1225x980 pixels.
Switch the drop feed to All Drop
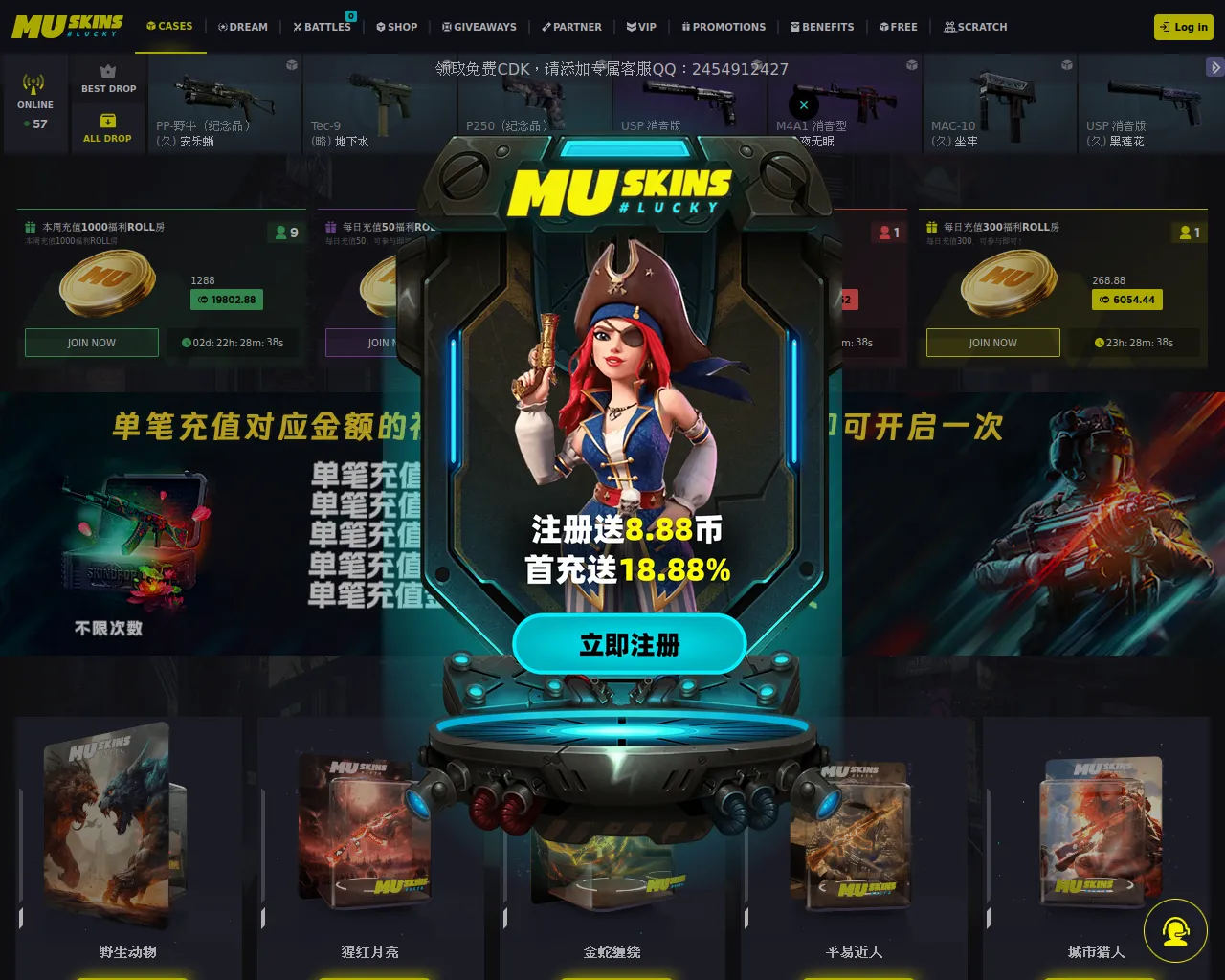(x=108, y=128)
